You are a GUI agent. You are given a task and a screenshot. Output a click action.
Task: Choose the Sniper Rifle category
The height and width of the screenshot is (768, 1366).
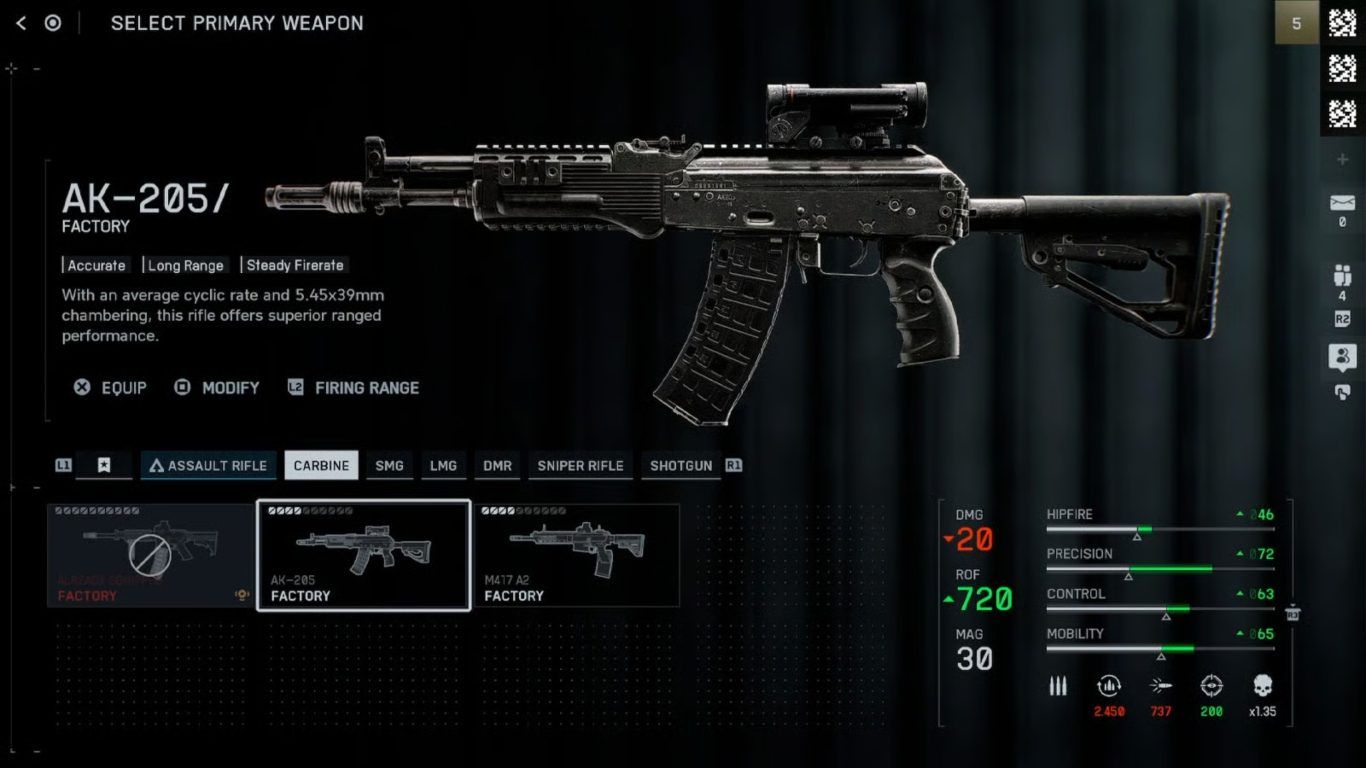[x=580, y=466]
